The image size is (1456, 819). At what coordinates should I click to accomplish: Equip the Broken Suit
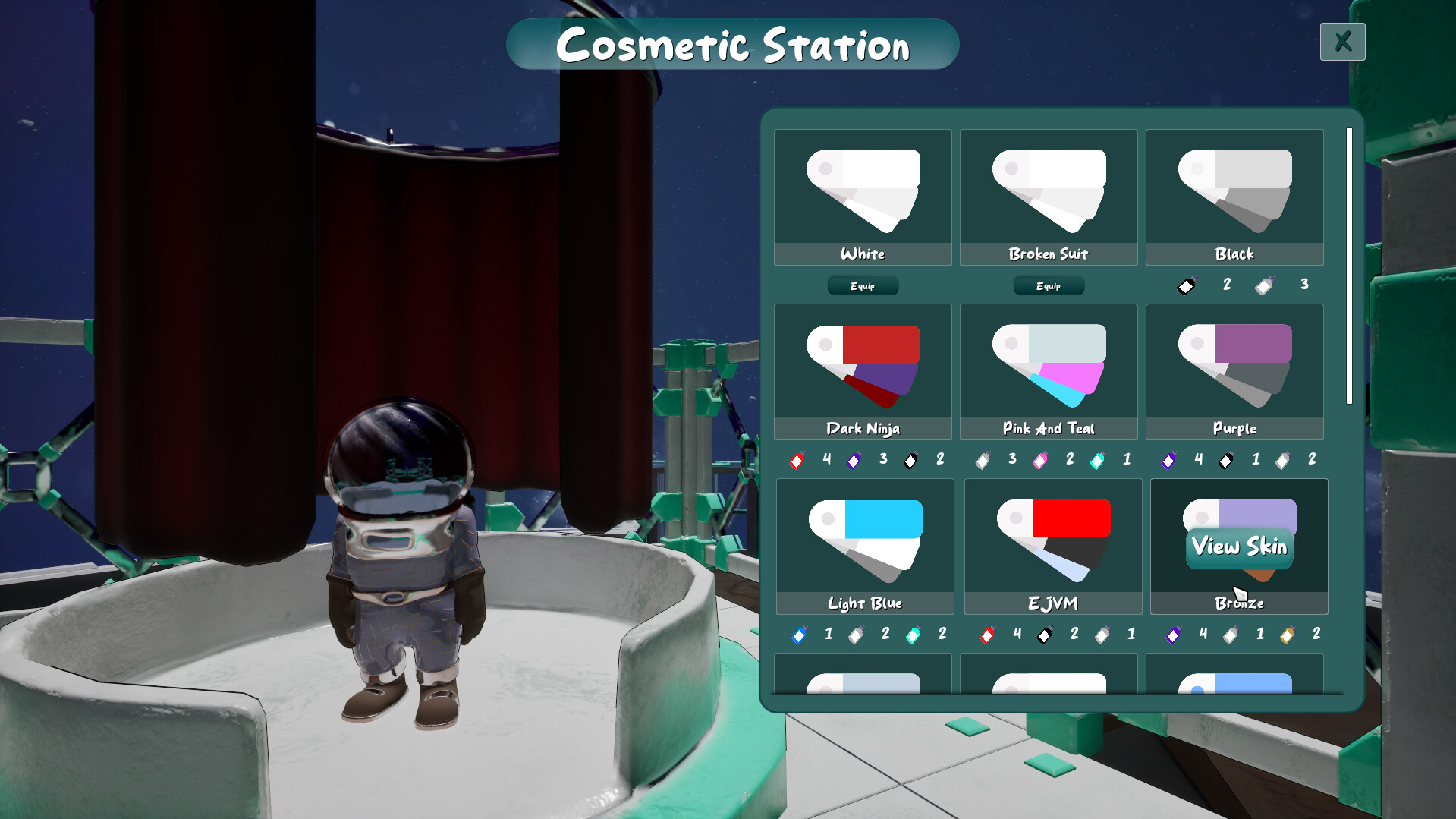[1049, 285]
